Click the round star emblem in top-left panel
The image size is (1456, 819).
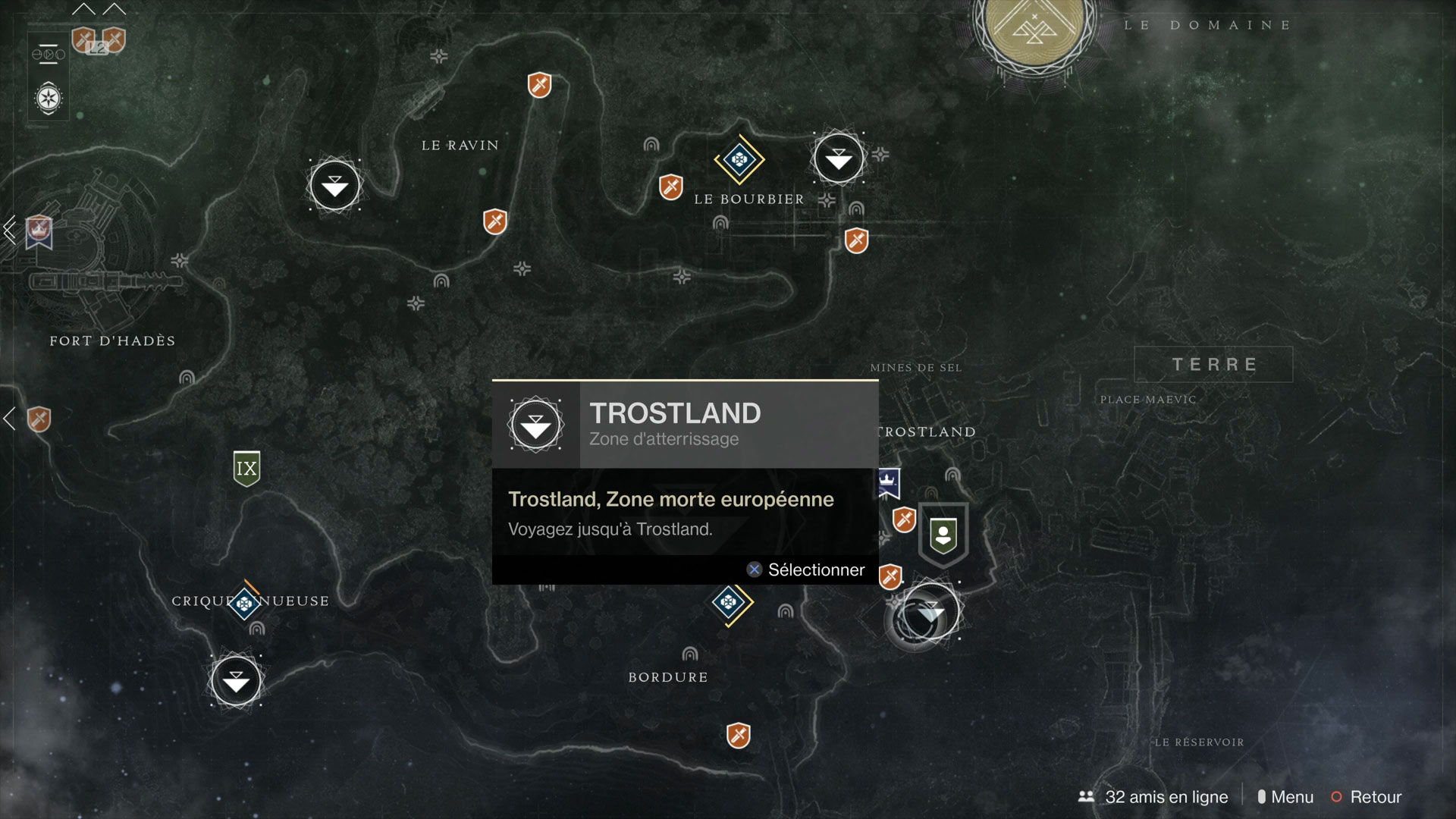point(49,99)
